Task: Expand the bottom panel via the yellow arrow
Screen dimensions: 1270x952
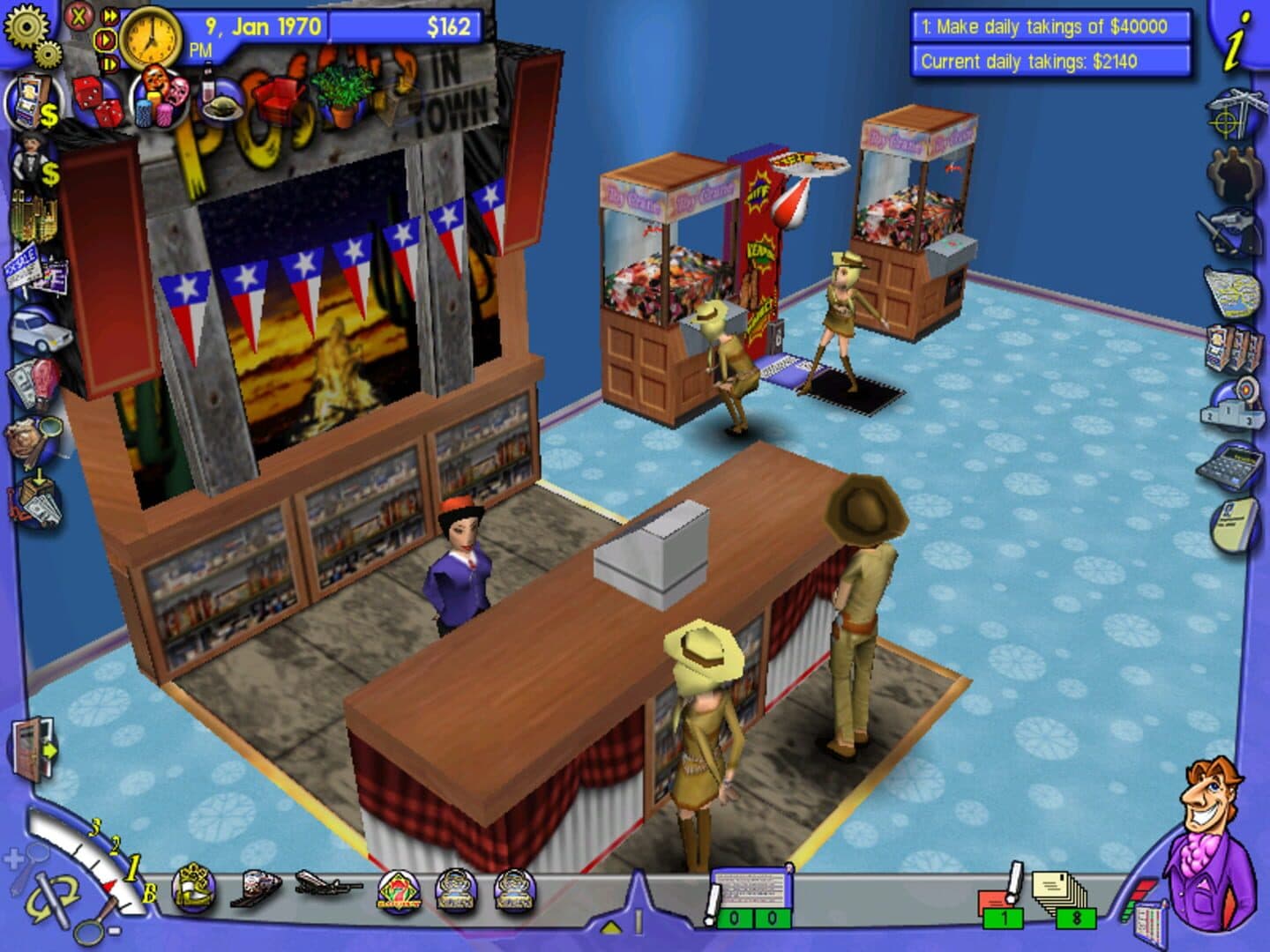Action: point(609,926)
